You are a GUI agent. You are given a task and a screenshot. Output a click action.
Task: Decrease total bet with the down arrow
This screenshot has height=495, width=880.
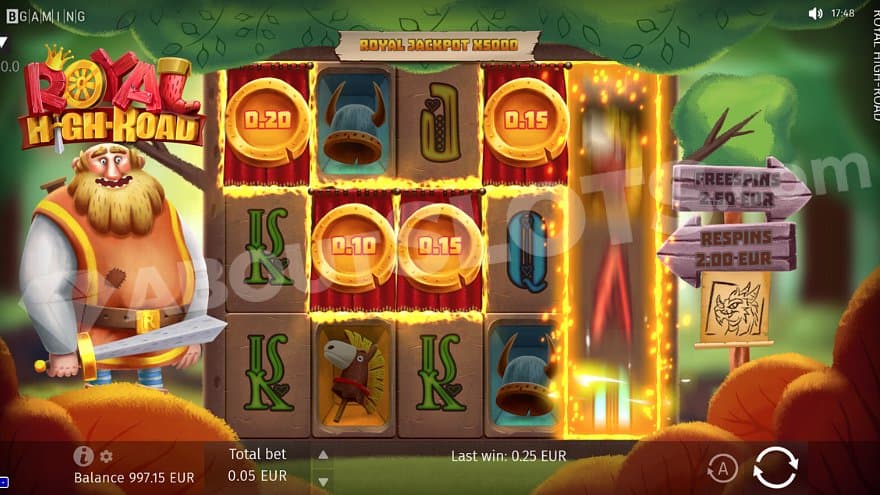tap(322, 479)
